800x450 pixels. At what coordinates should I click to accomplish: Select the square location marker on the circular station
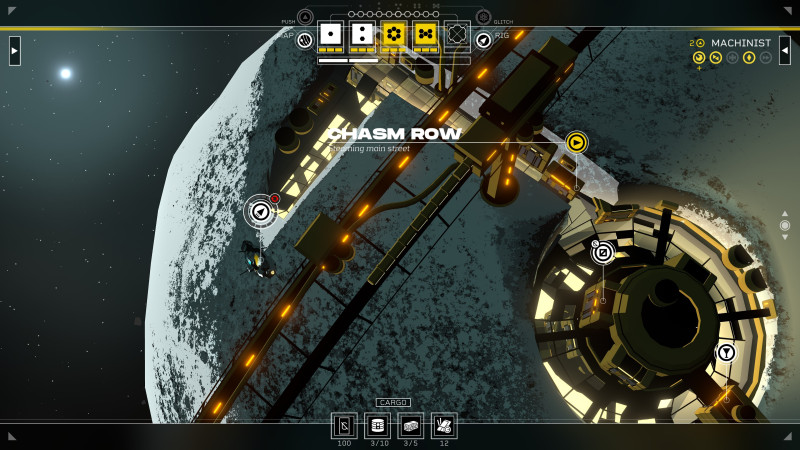pyautogui.click(x=603, y=252)
